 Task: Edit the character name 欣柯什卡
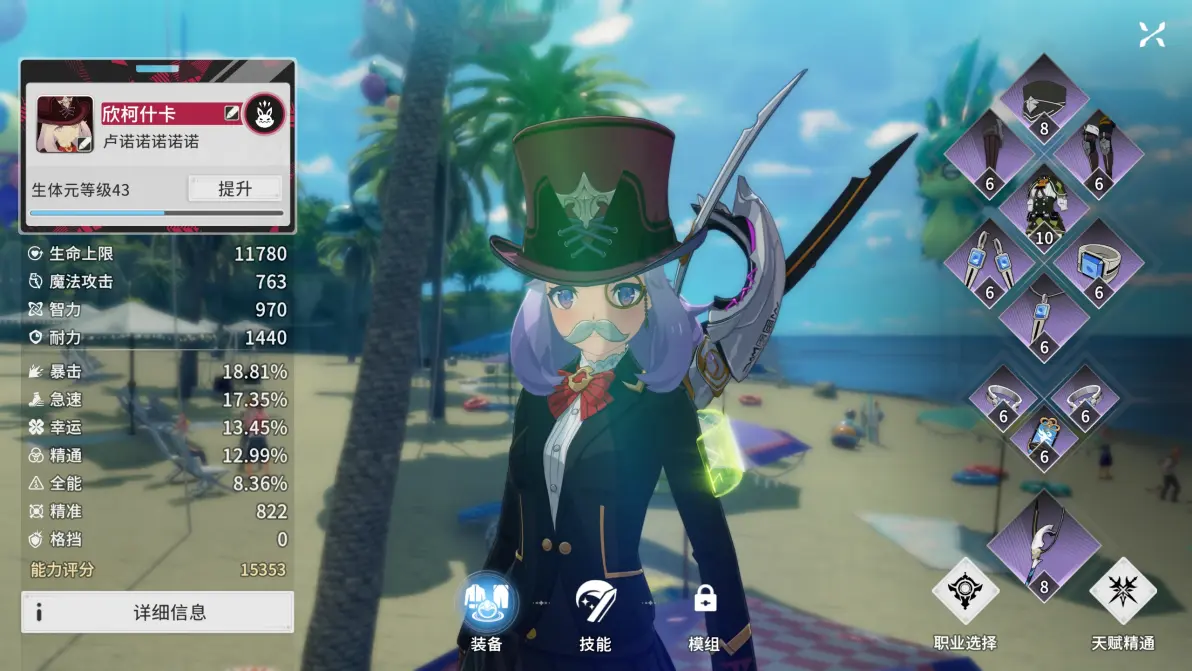(x=232, y=114)
